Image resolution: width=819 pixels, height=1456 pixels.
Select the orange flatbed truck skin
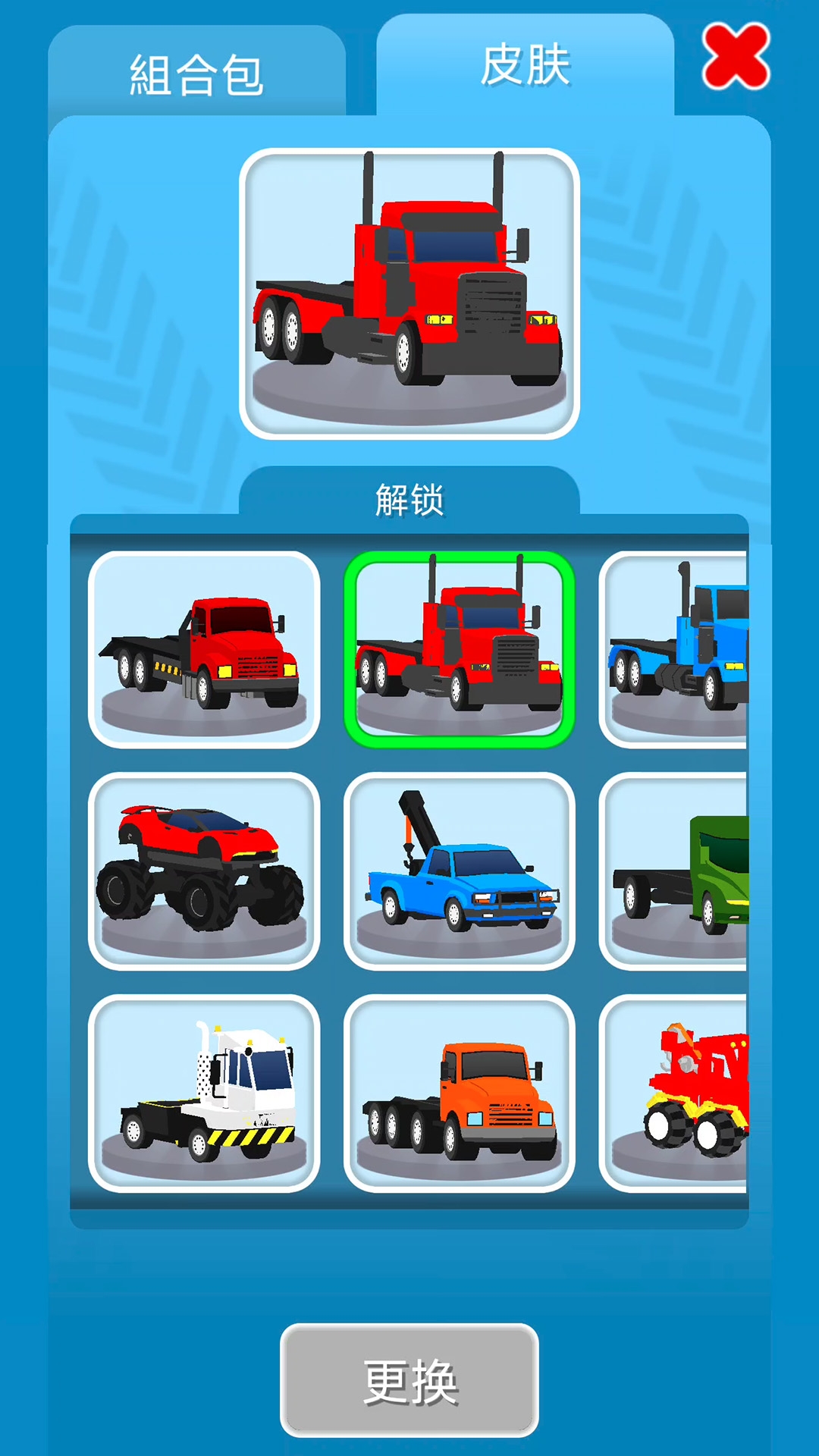coord(459,1093)
